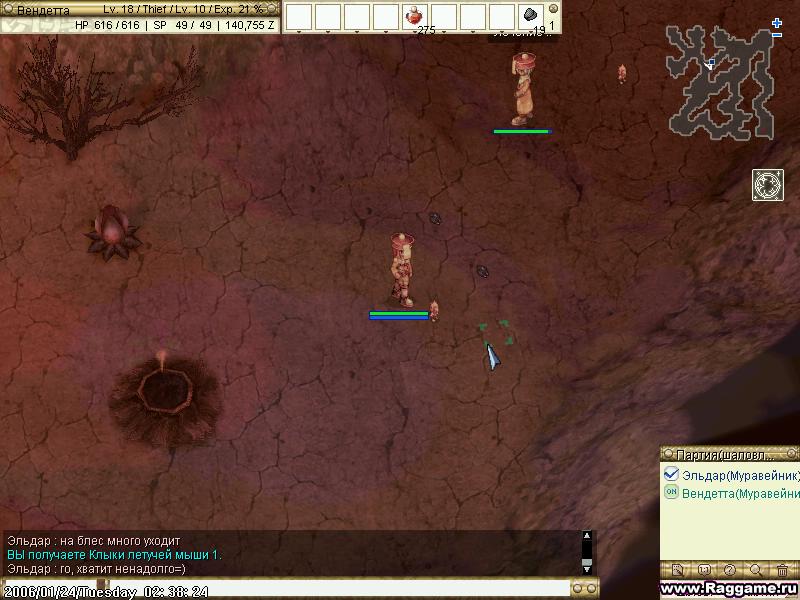Select the dark stone item hotbar slot

pos(531,16)
